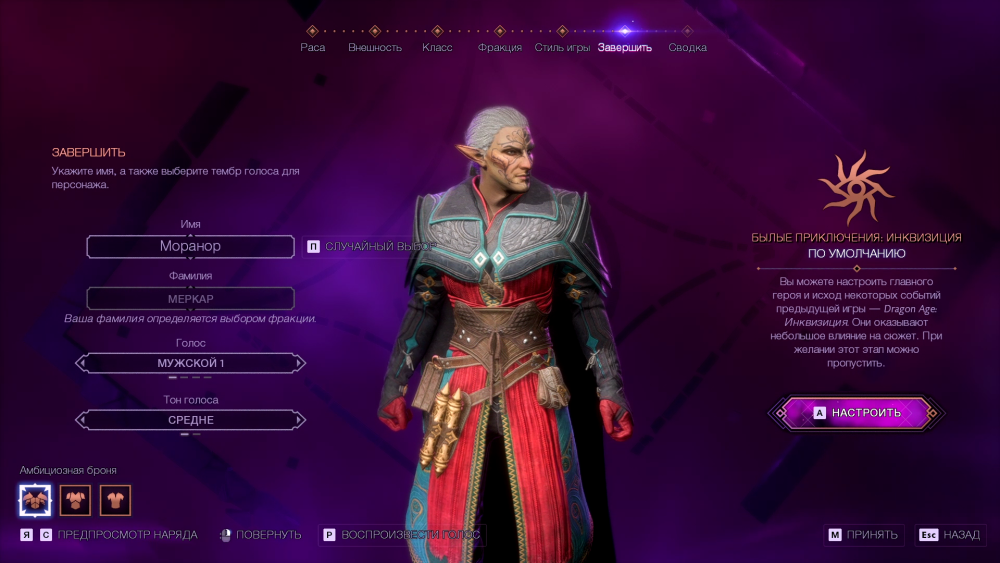Choose the middle armor preview icon
The height and width of the screenshot is (563, 1000).
(x=75, y=499)
